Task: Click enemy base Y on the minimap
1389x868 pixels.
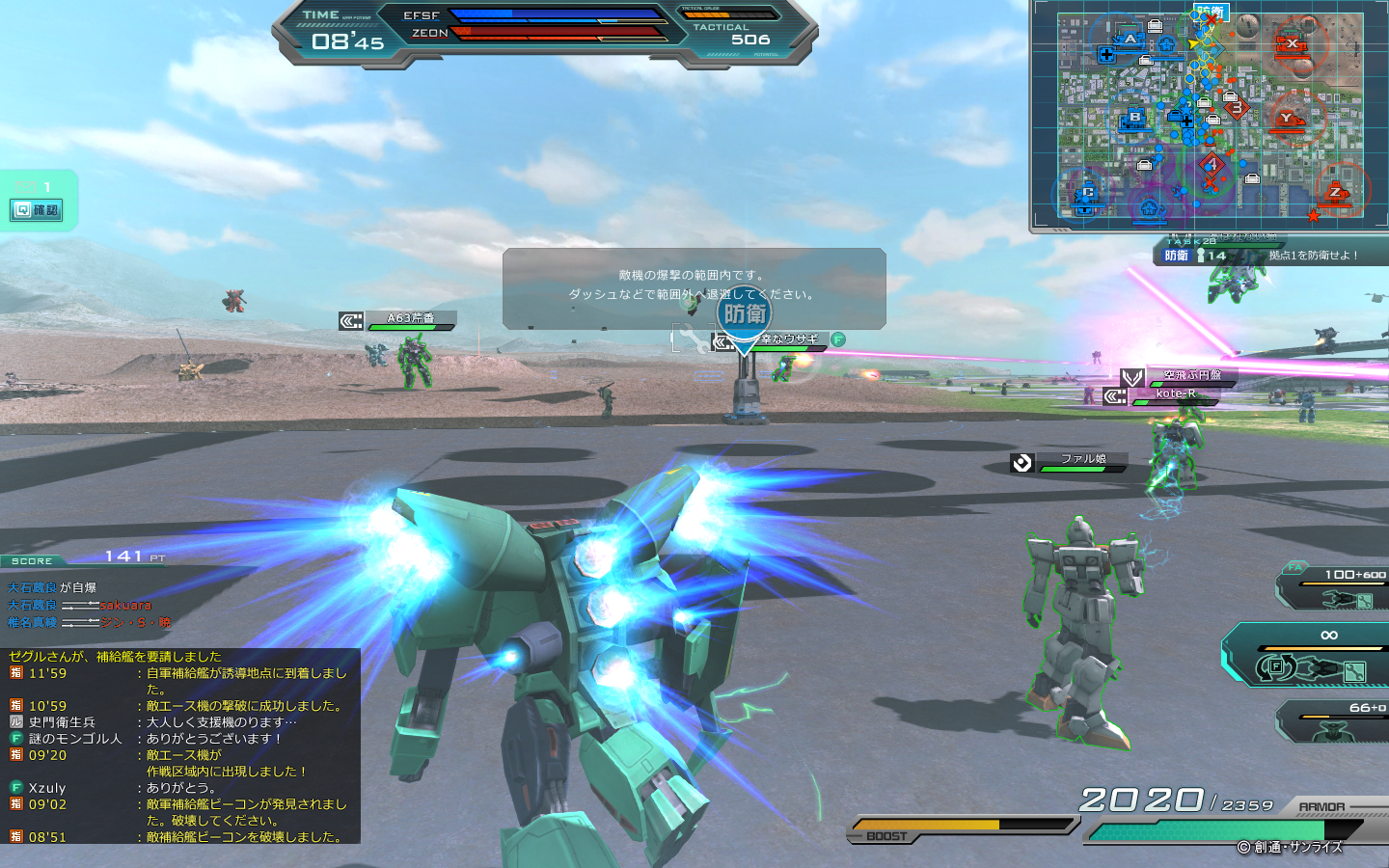Action: [1285, 119]
